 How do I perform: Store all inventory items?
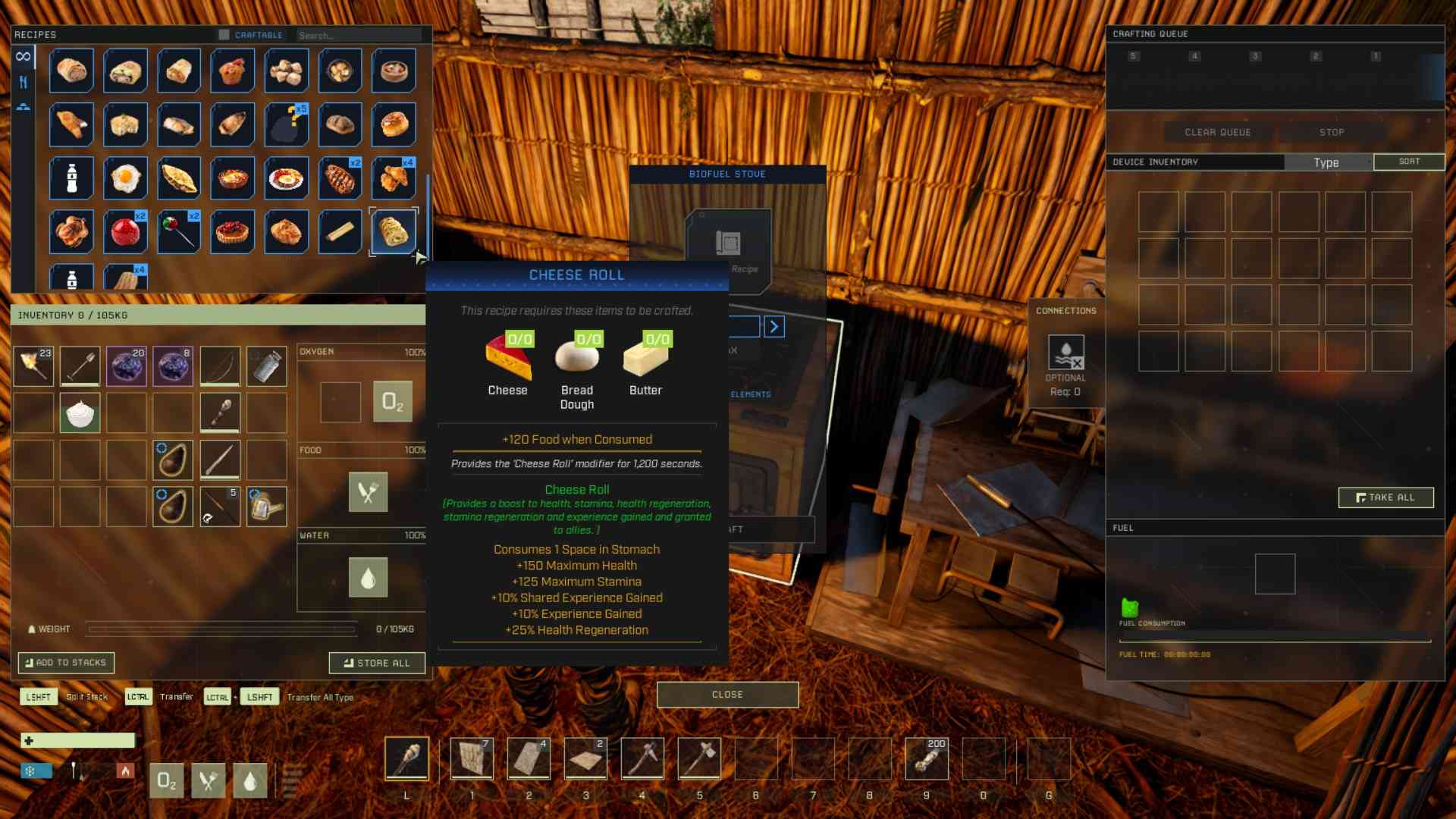[x=376, y=663]
